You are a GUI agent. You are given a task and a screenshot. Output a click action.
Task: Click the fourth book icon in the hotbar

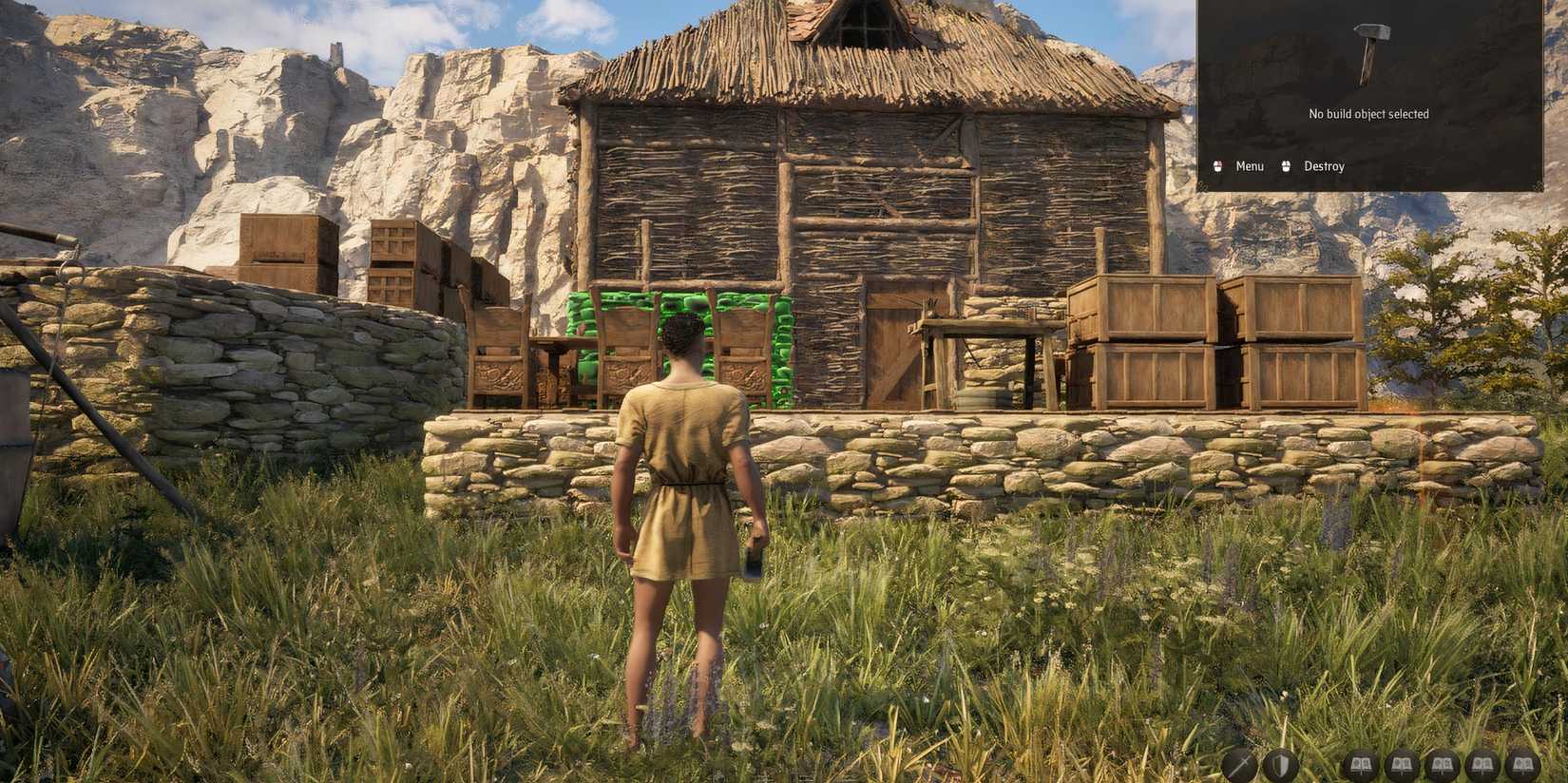[1483, 763]
